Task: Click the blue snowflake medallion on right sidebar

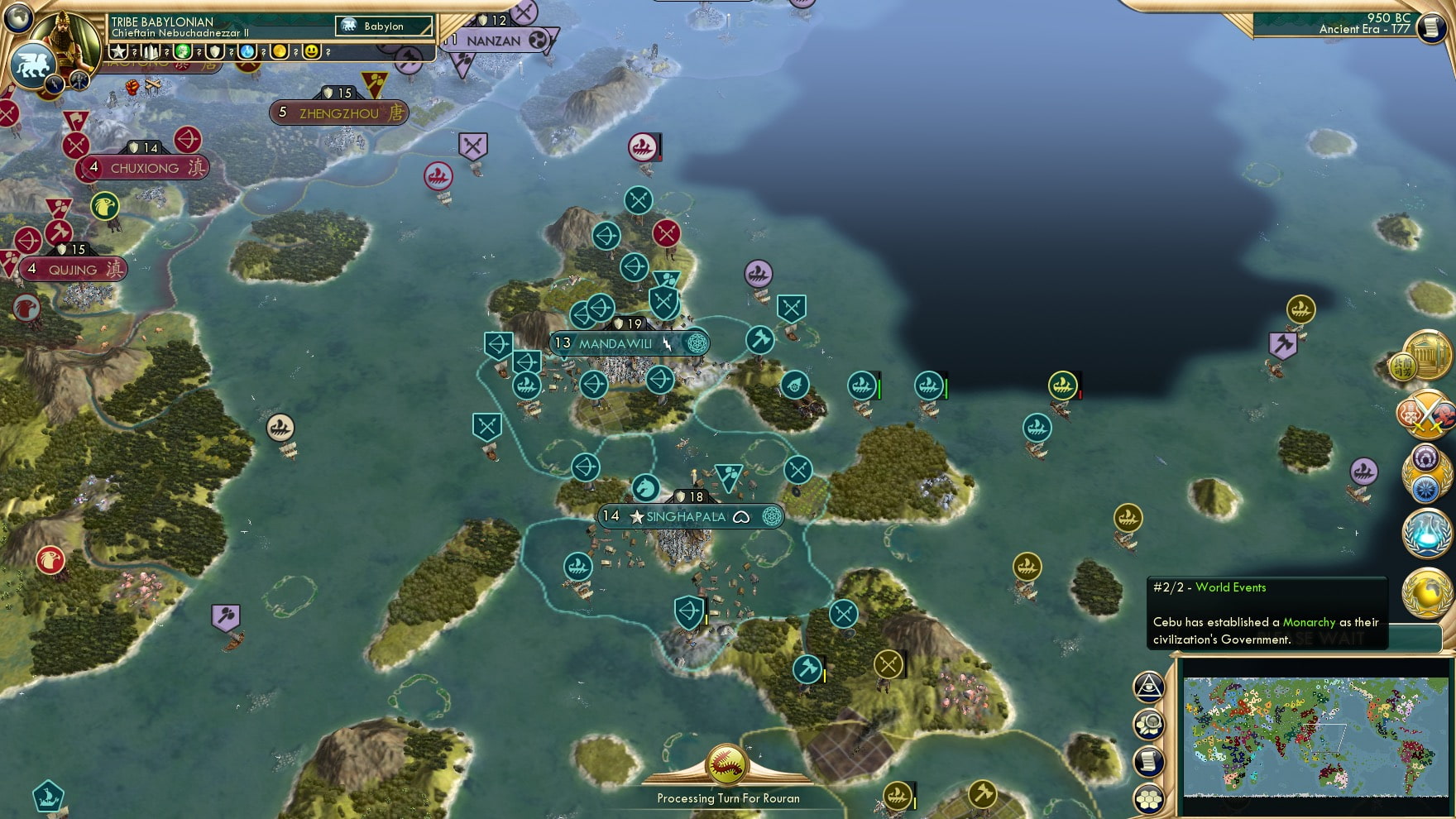Action: [x=1425, y=488]
